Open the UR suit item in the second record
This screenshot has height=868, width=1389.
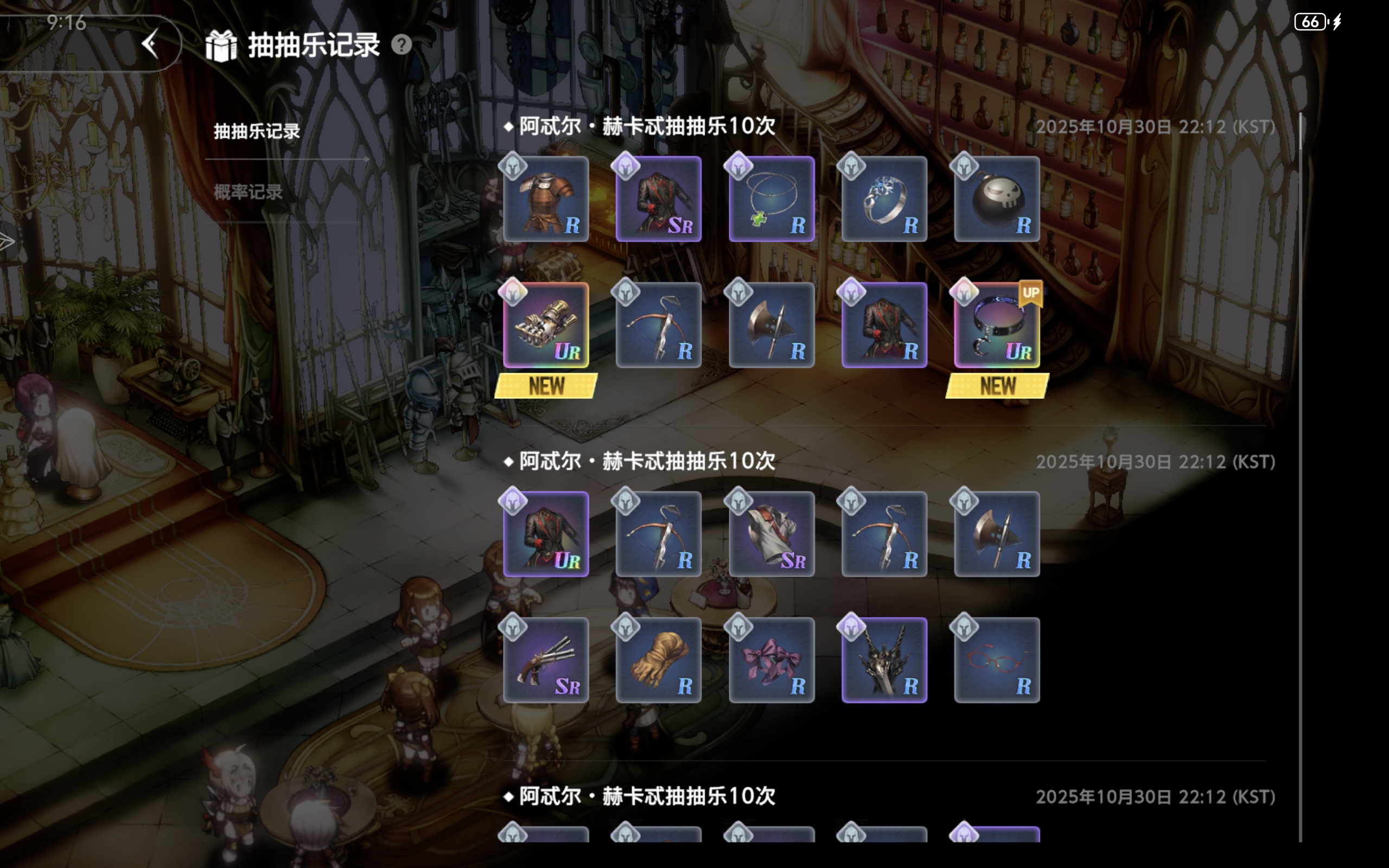point(546,534)
